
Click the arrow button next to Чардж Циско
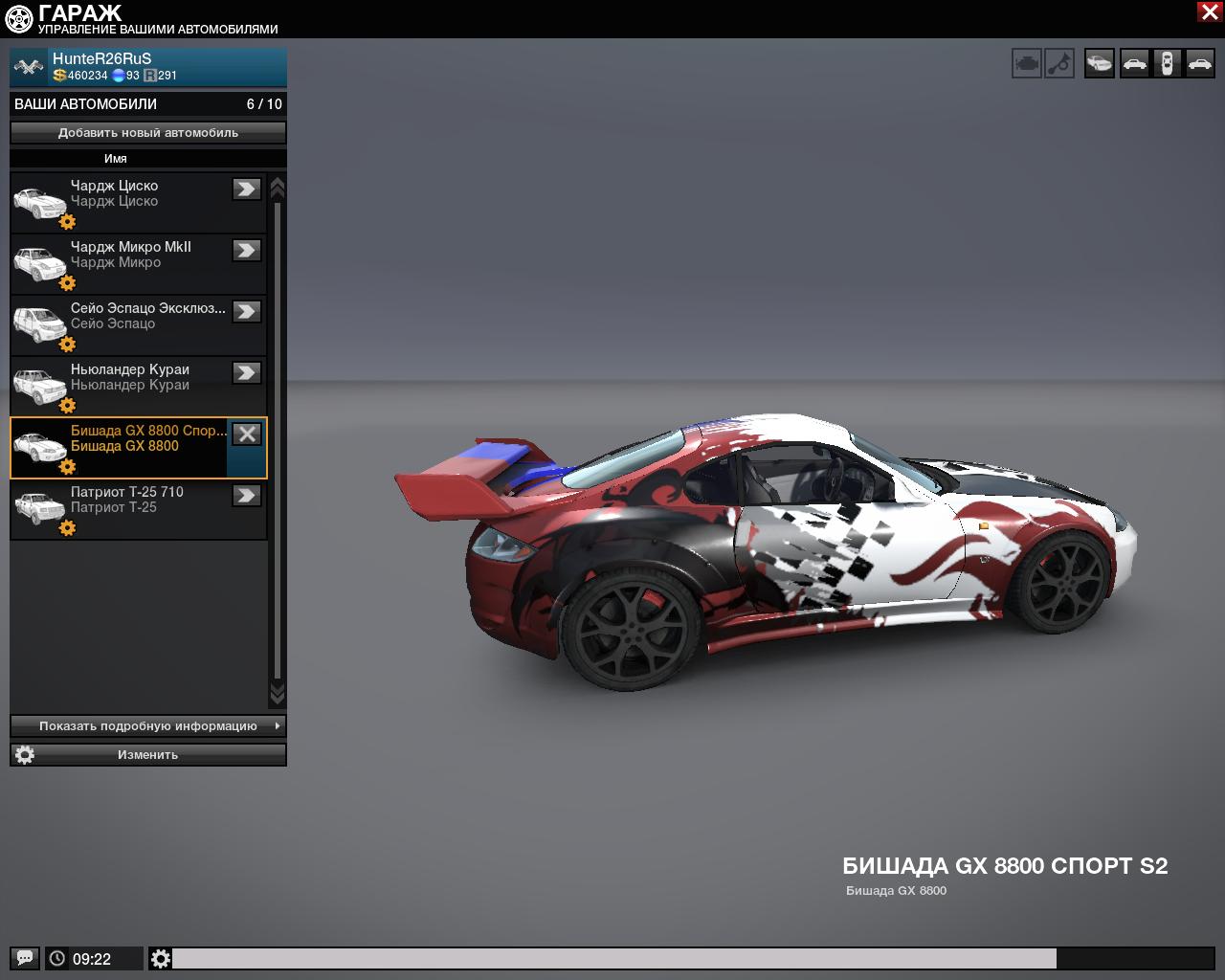[247, 189]
